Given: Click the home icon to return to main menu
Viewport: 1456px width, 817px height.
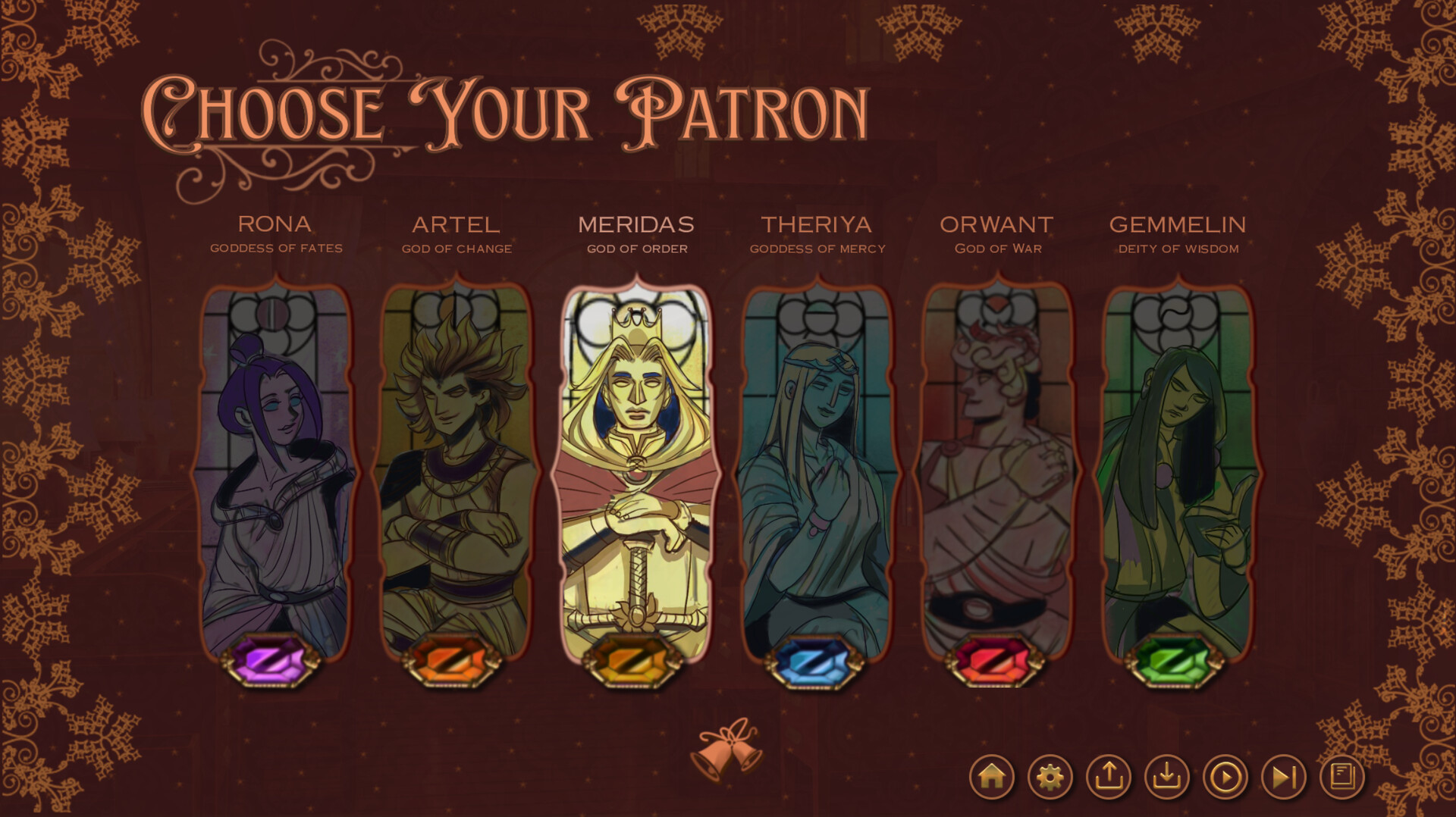Looking at the screenshot, I should (x=992, y=775).
